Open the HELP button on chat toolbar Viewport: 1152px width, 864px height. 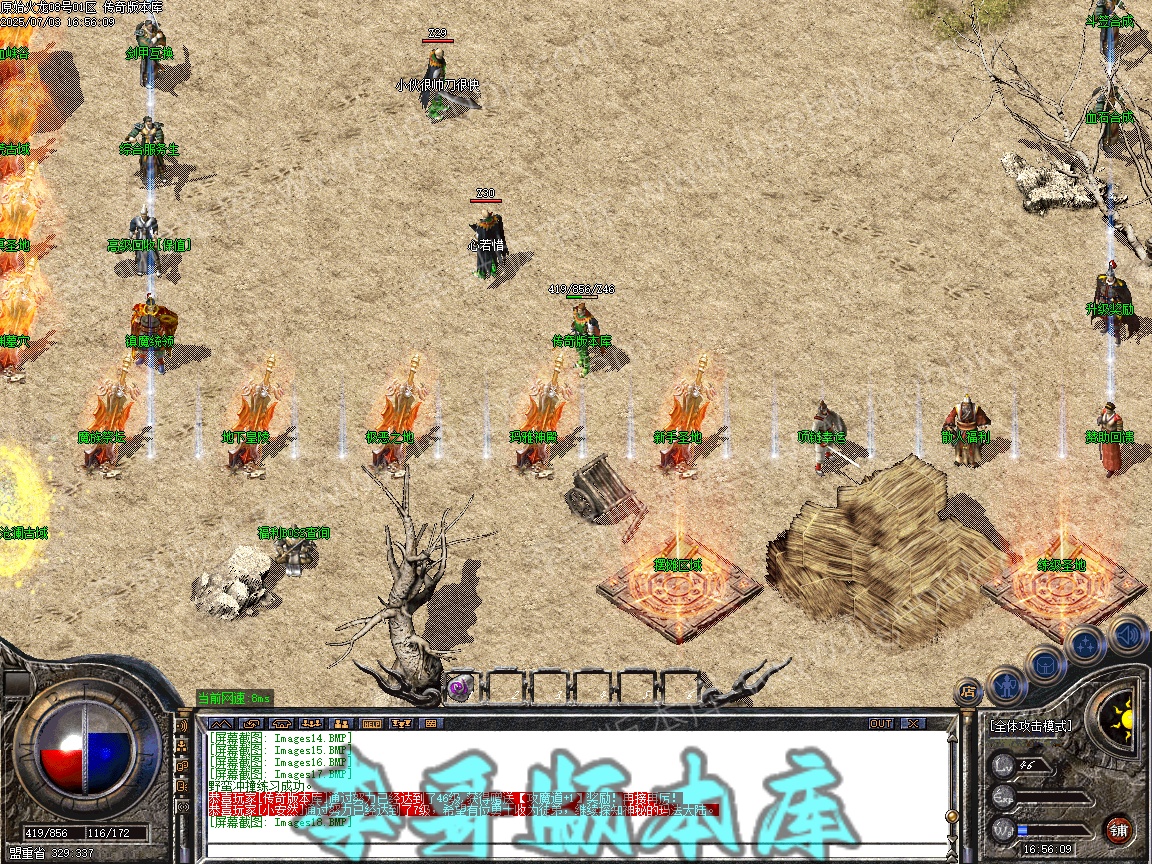(371, 723)
